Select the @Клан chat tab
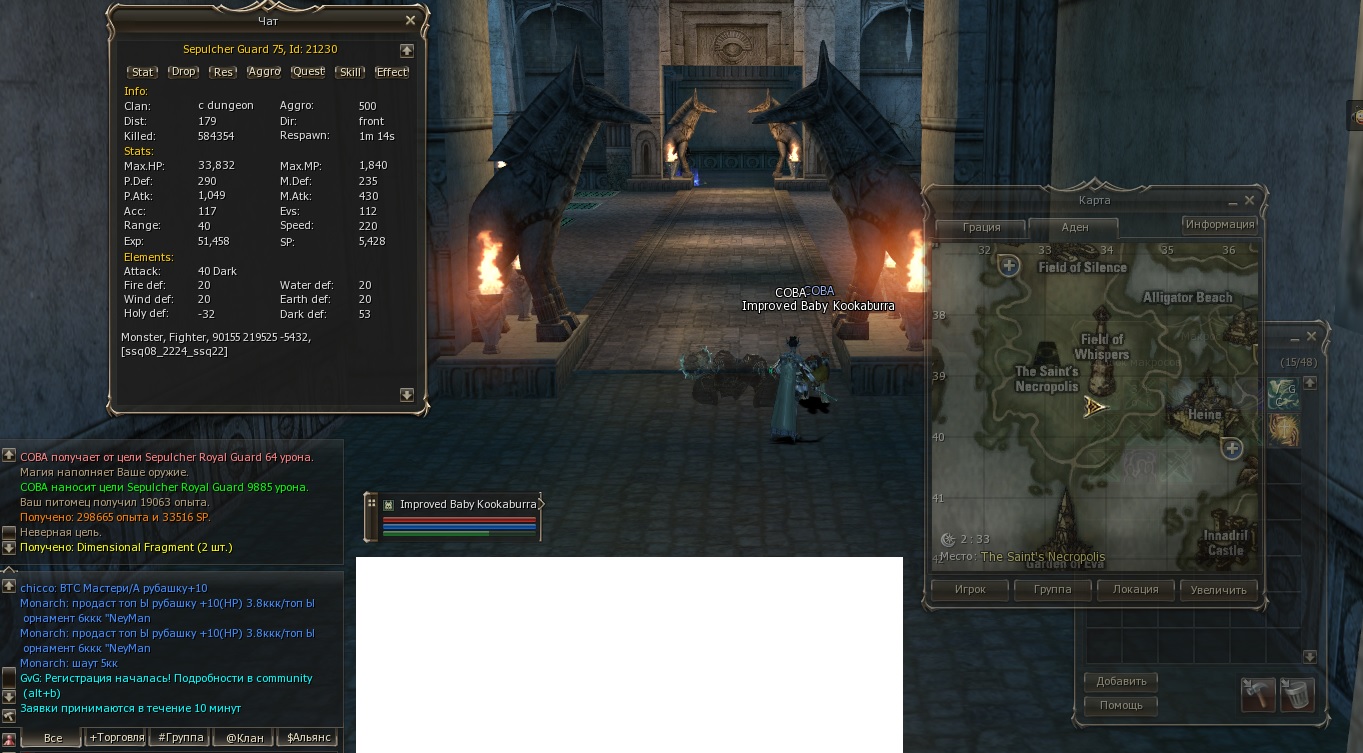 [x=244, y=738]
